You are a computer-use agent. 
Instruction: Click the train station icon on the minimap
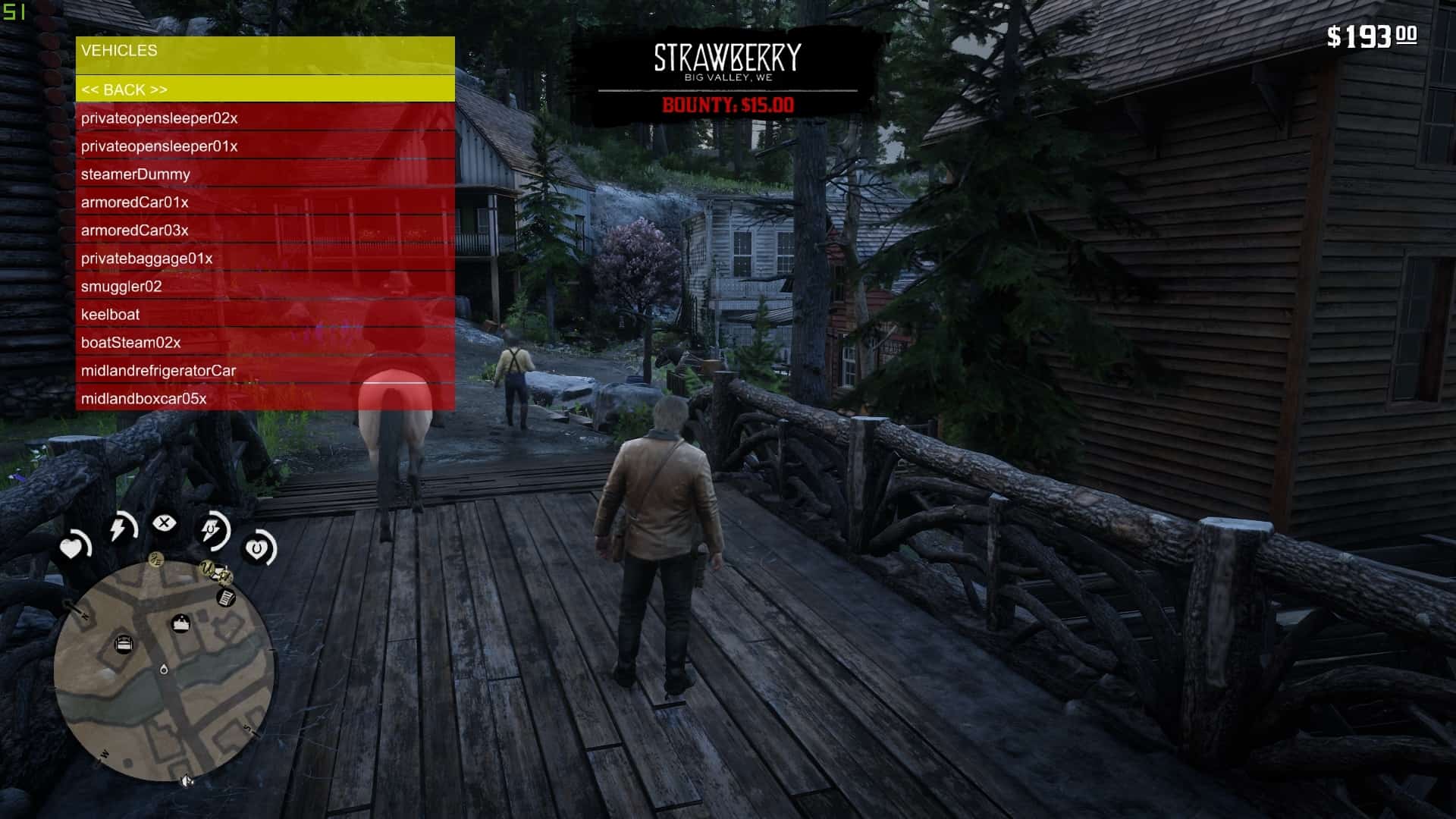tap(181, 622)
